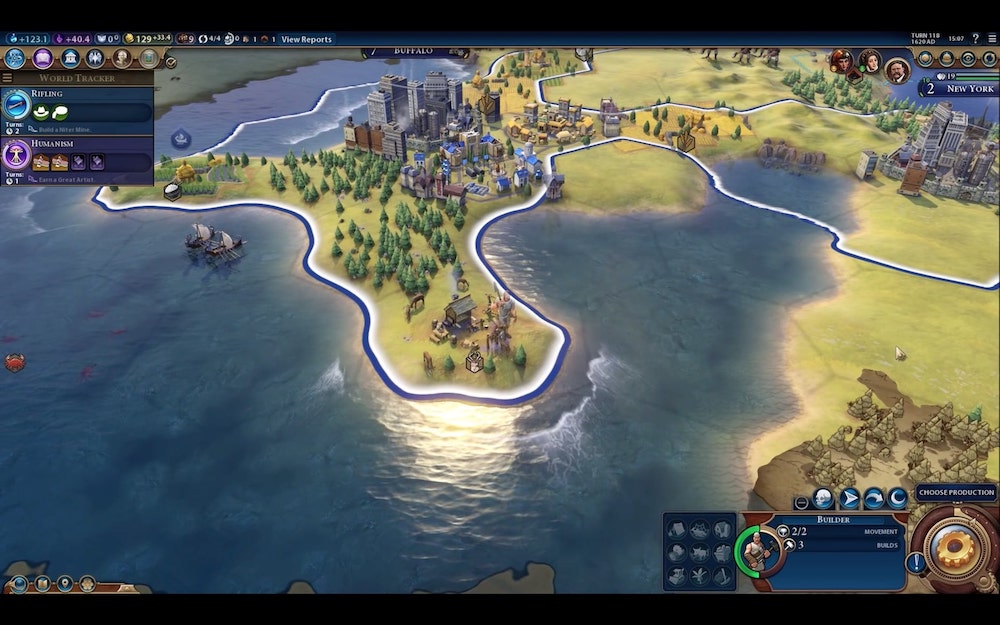The image size is (1000, 625).
Task: Collapse the unit actions with minus button
Action: [x=801, y=502]
